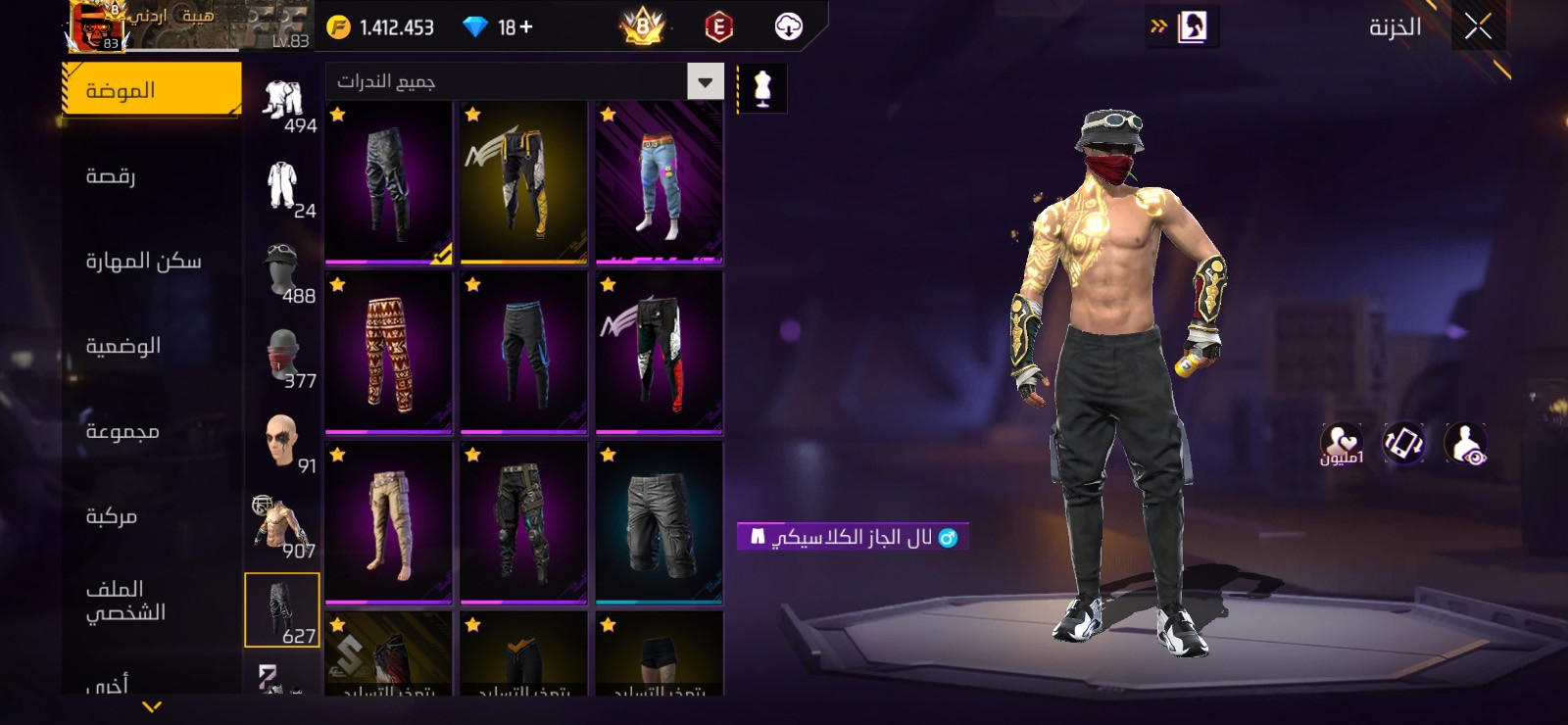
Task: Open the سكن المهارة skill skin tab
Action: (152, 261)
